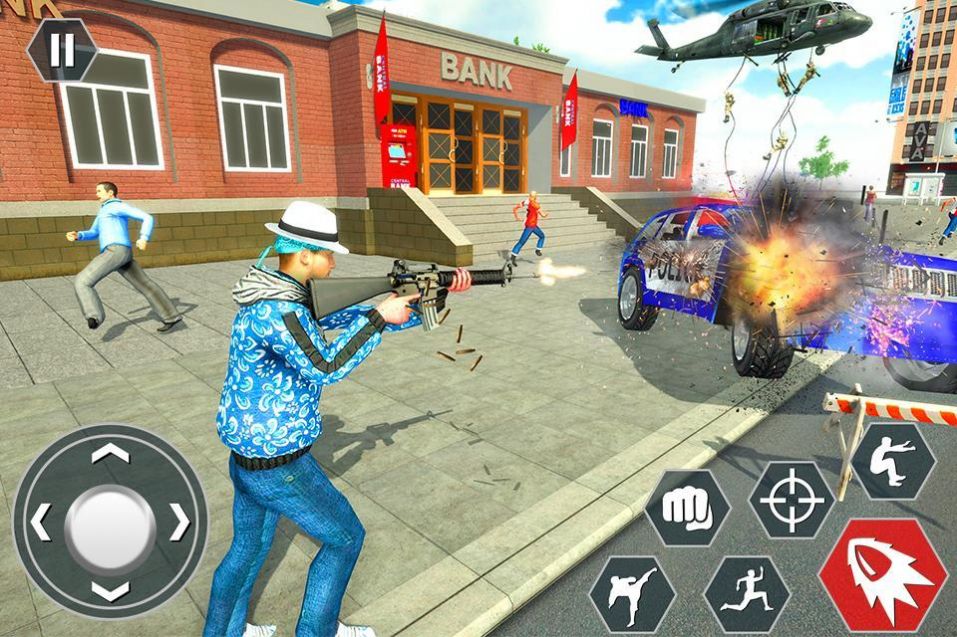Screen dimensions: 957x637
Task: Click the joystick's up arrow
Action: [110, 454]
